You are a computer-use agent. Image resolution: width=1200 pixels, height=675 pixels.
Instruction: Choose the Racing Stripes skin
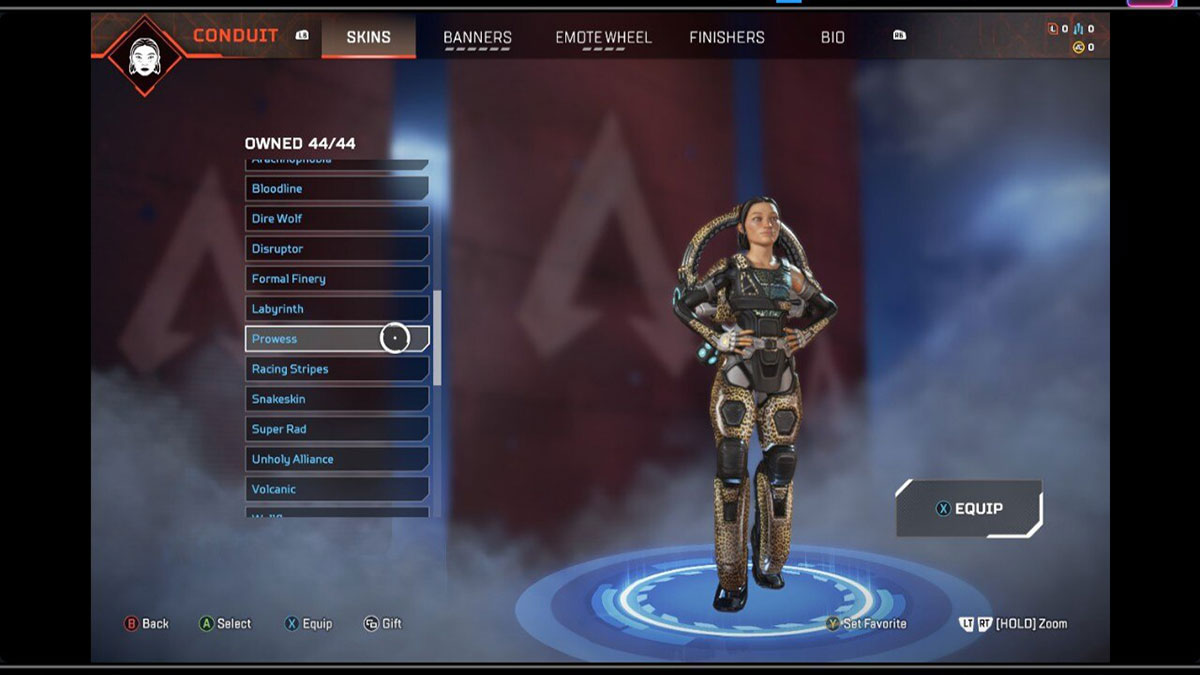[x=336, y=369]
